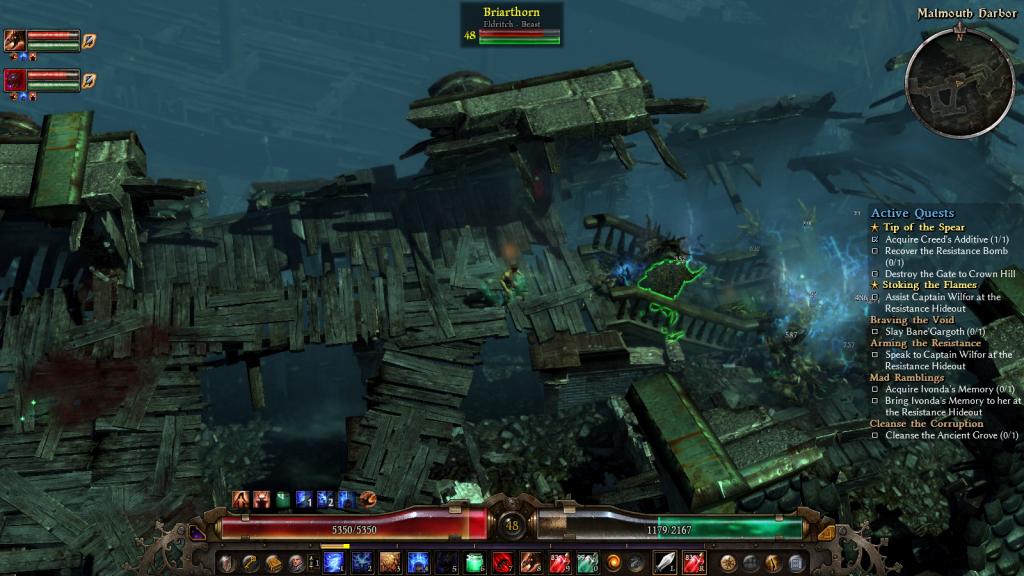Choose the Mad Ramblings quest entry
The width and height of the screenshot is (1024, 576).
tap(907, 378)
